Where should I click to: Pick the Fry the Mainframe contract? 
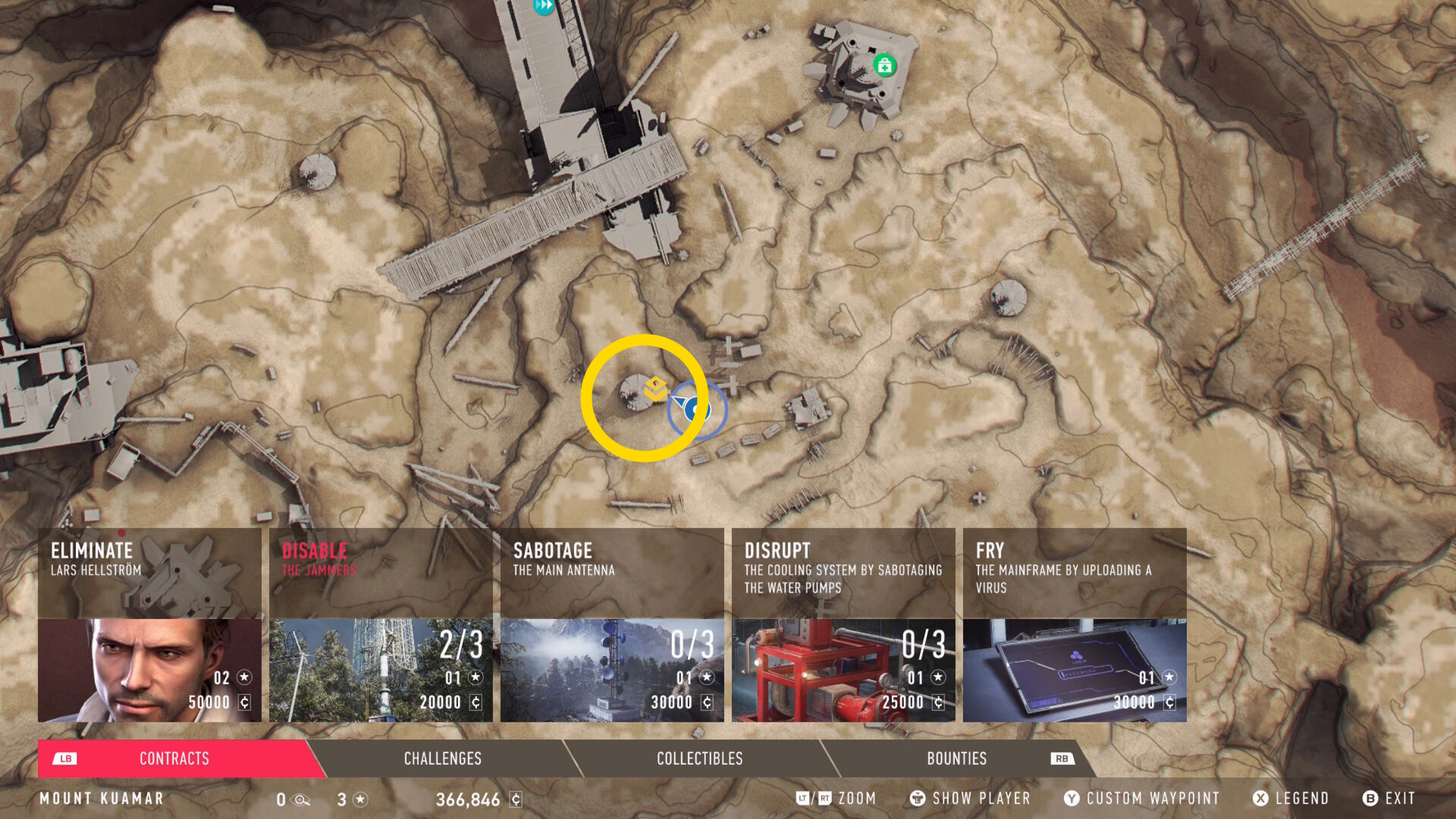pos(1075,625)
